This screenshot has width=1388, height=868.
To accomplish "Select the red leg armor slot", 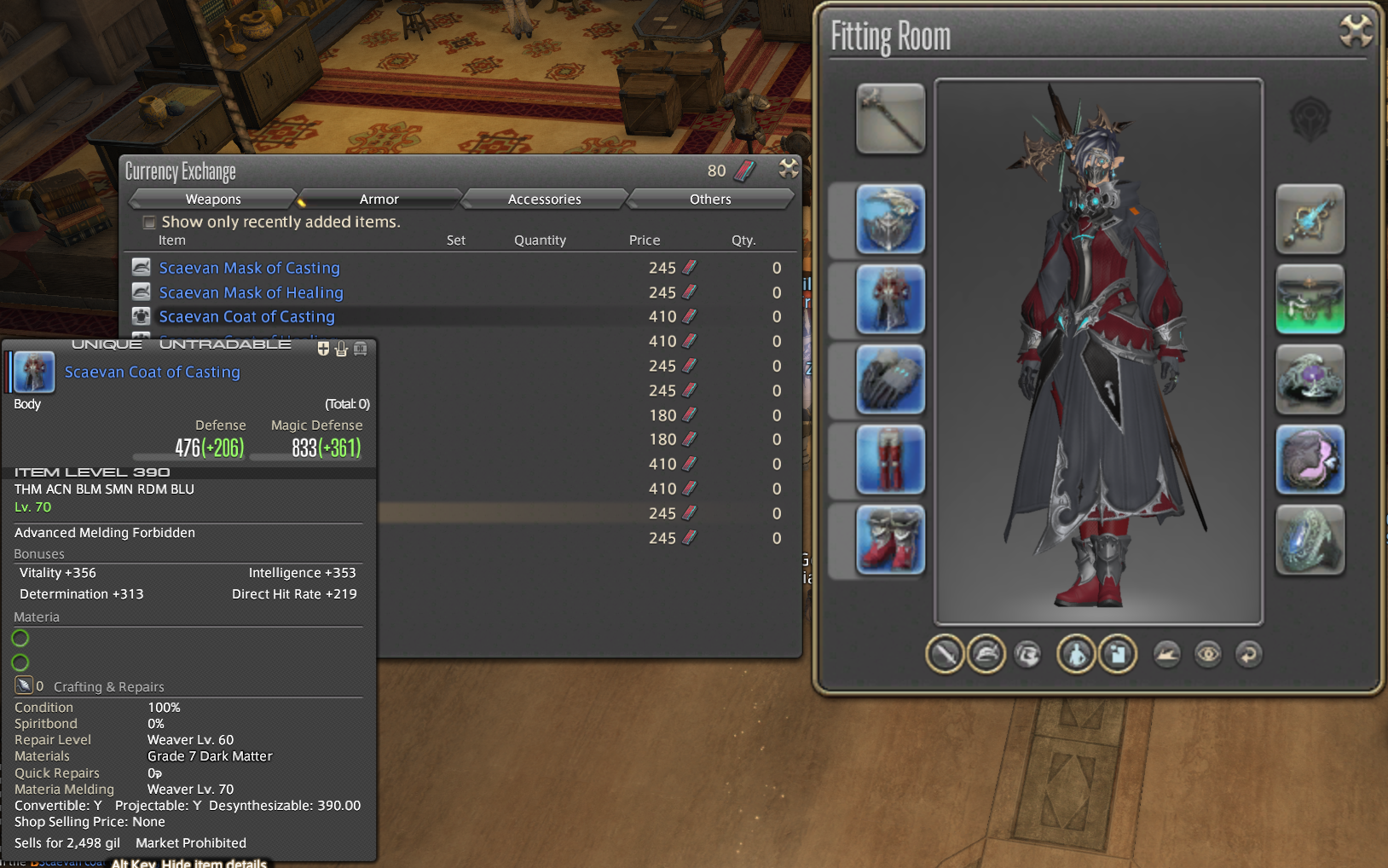I will [x=890, y=460].
